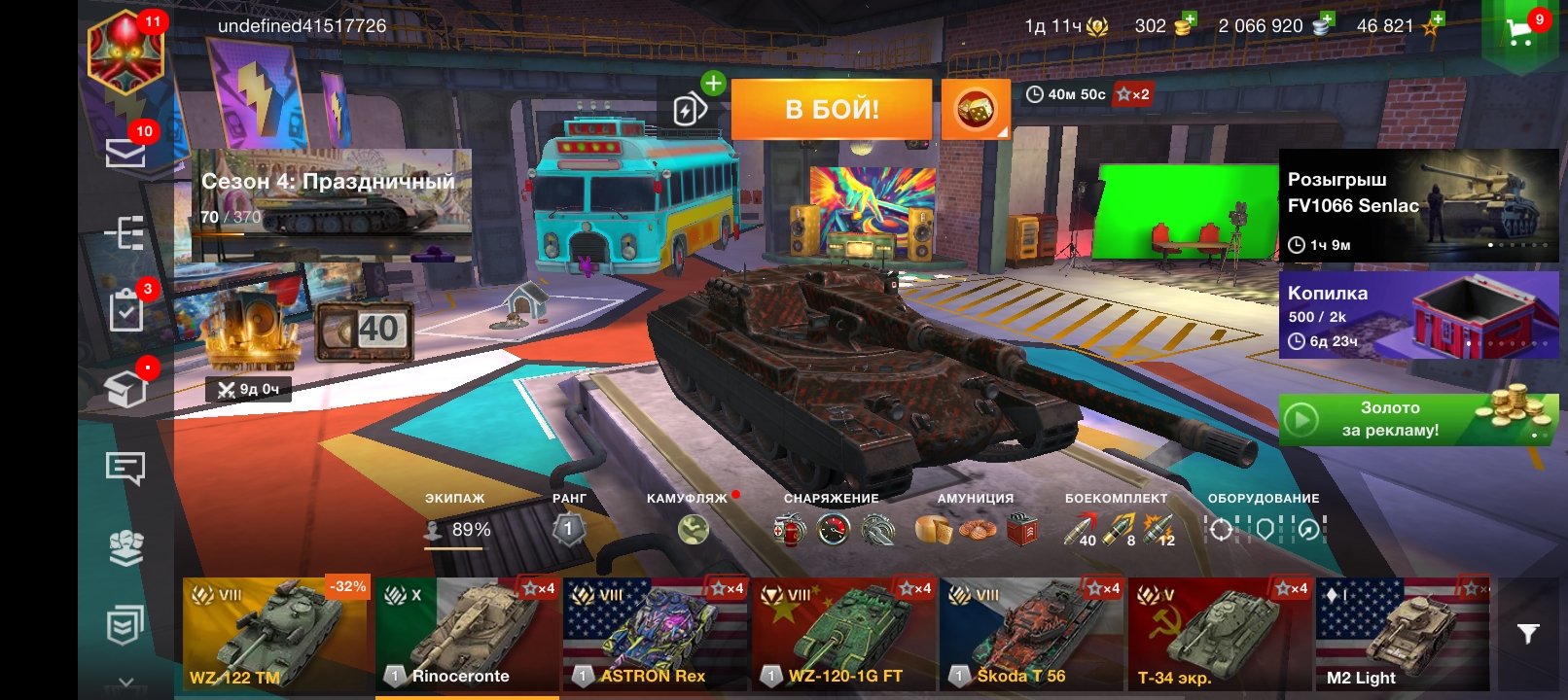Screen dimensions: 1568x700
Task: Open the missions clipboard icon
Action: 125,311
